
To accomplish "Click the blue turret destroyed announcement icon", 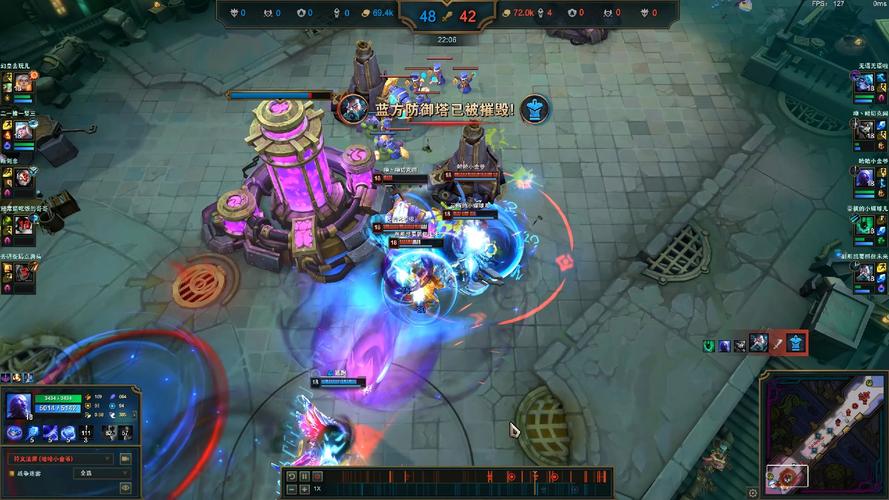I will tap(534, 108).
